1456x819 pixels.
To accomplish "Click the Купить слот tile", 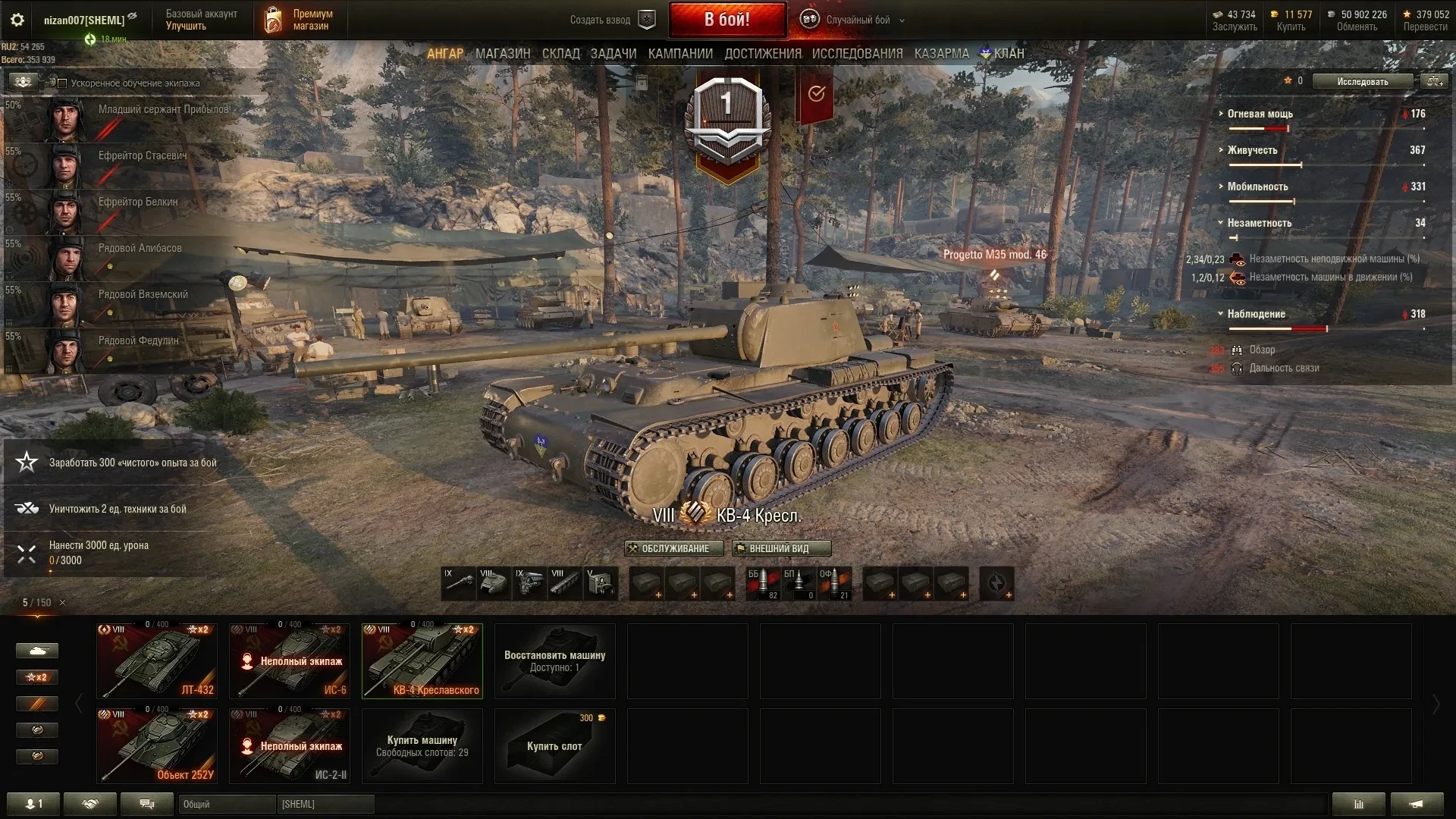I will [x=554, y=745].
